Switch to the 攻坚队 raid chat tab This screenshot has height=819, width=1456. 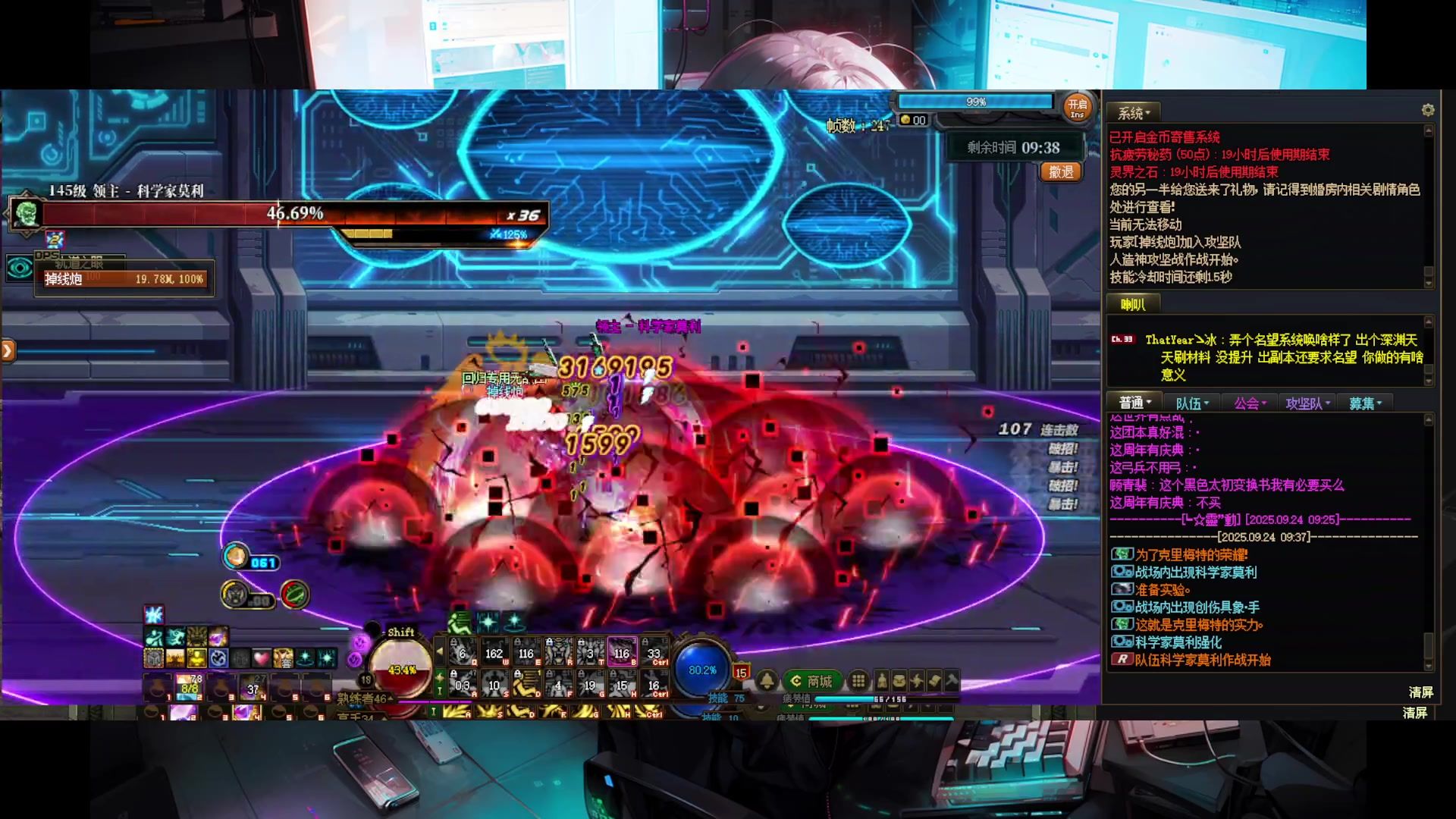point(1307,403)
